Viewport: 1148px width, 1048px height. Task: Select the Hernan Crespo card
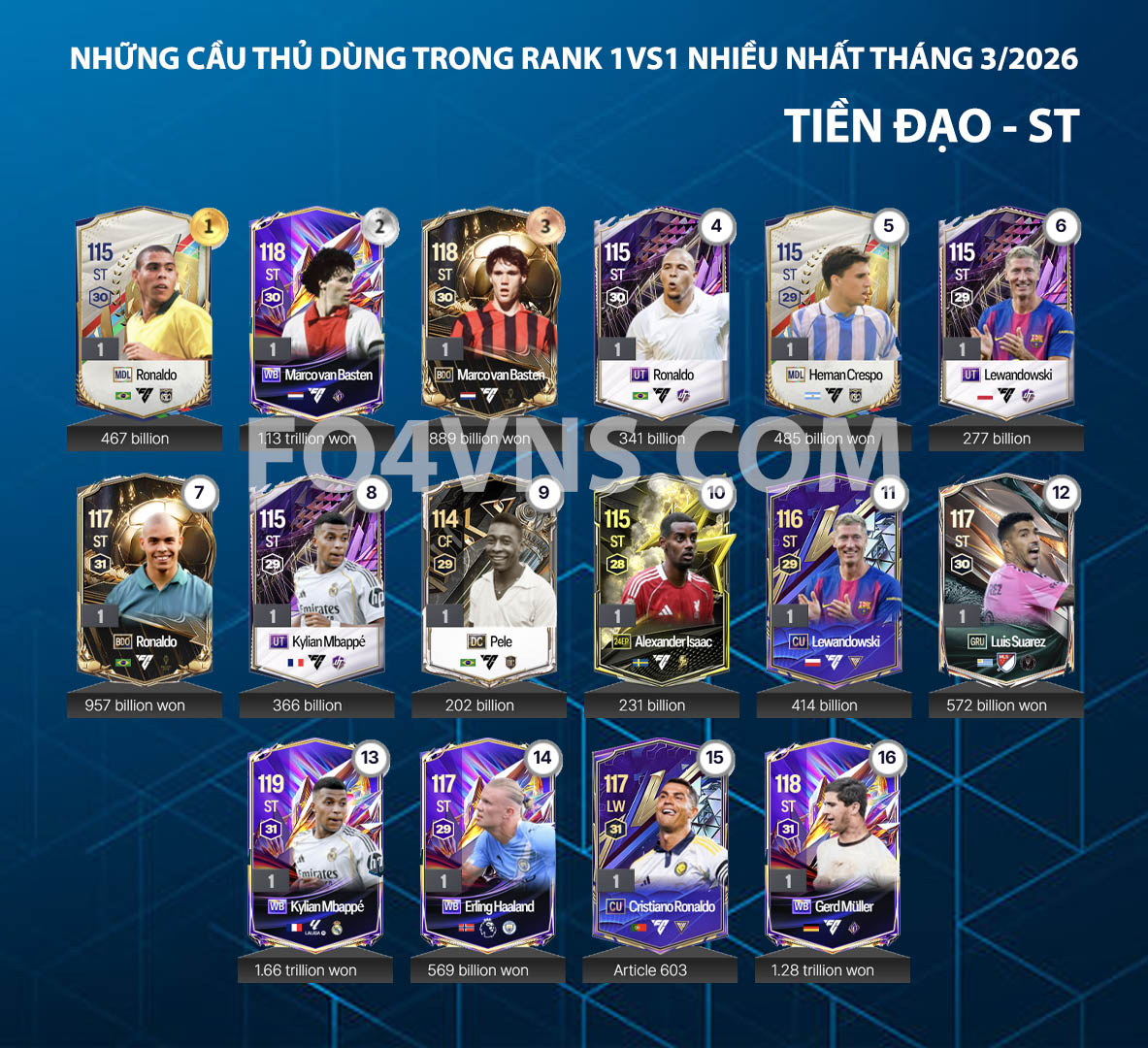coord(834,311)
